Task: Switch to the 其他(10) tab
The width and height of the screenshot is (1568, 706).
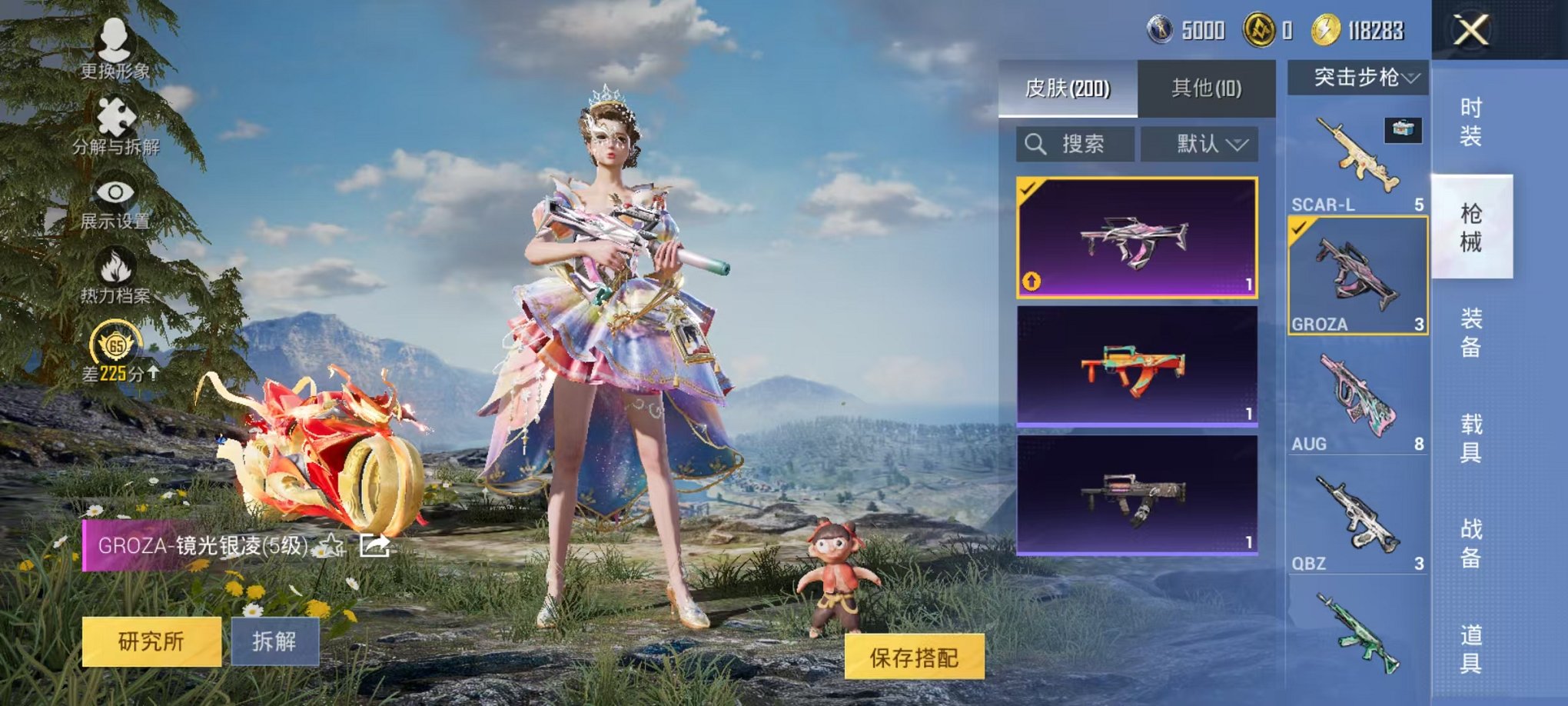Action: pos(1205,88)
